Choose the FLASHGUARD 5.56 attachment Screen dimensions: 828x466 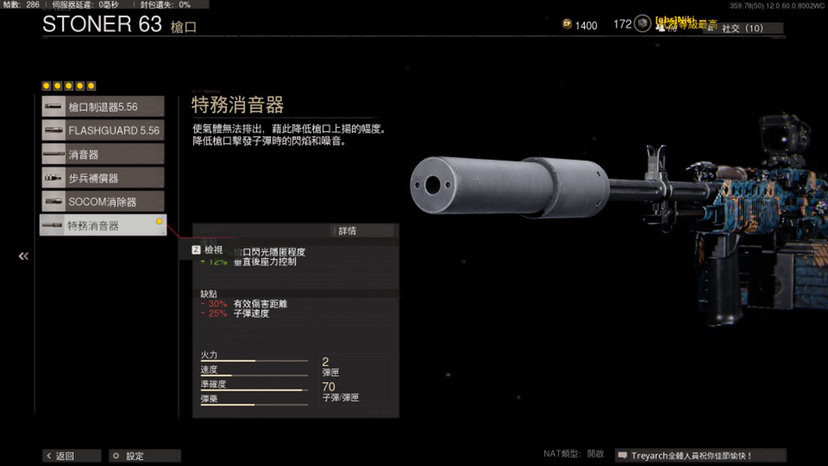[103, 131]
